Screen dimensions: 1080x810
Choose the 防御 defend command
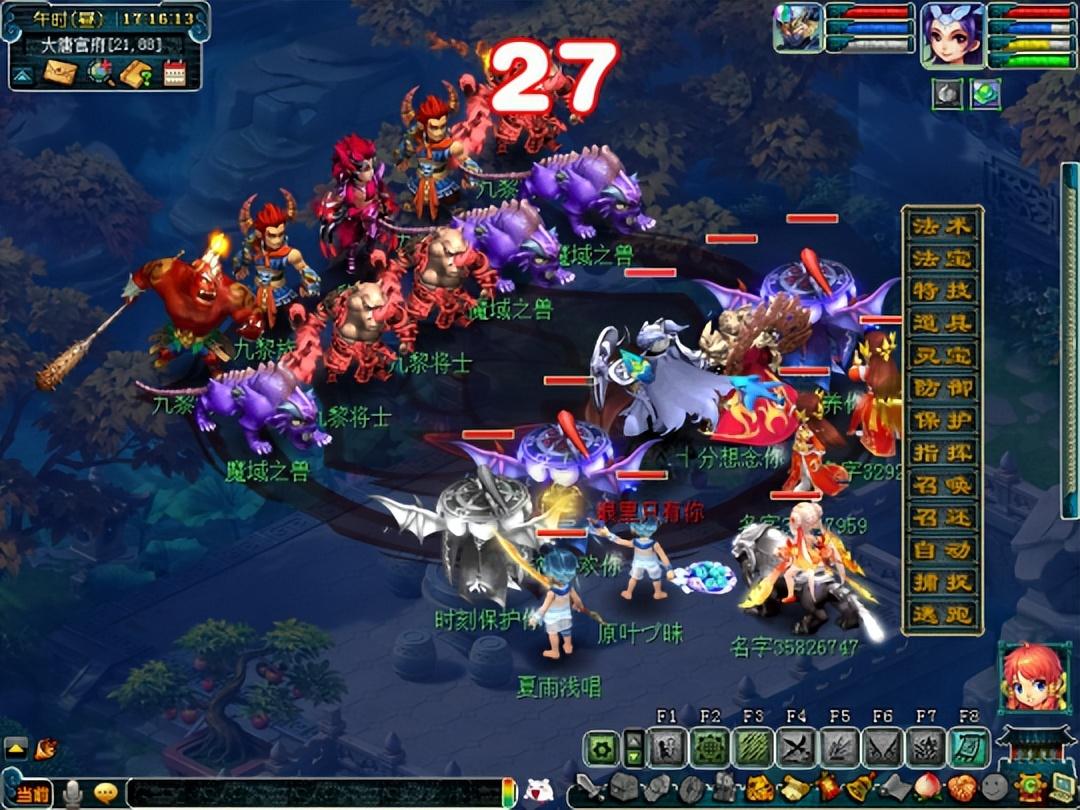[x=942, y=388]
